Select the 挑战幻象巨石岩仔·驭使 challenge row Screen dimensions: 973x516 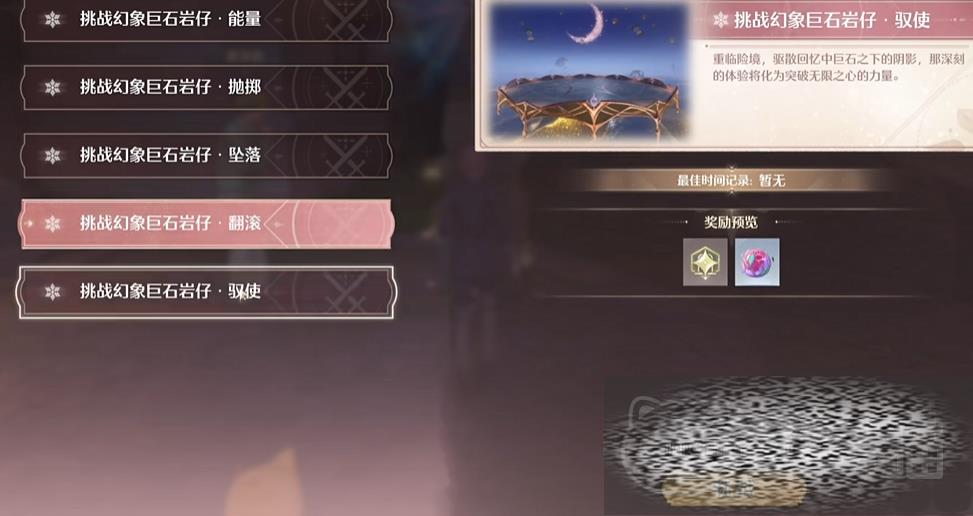pyautogui.click(x=206, y=291)
